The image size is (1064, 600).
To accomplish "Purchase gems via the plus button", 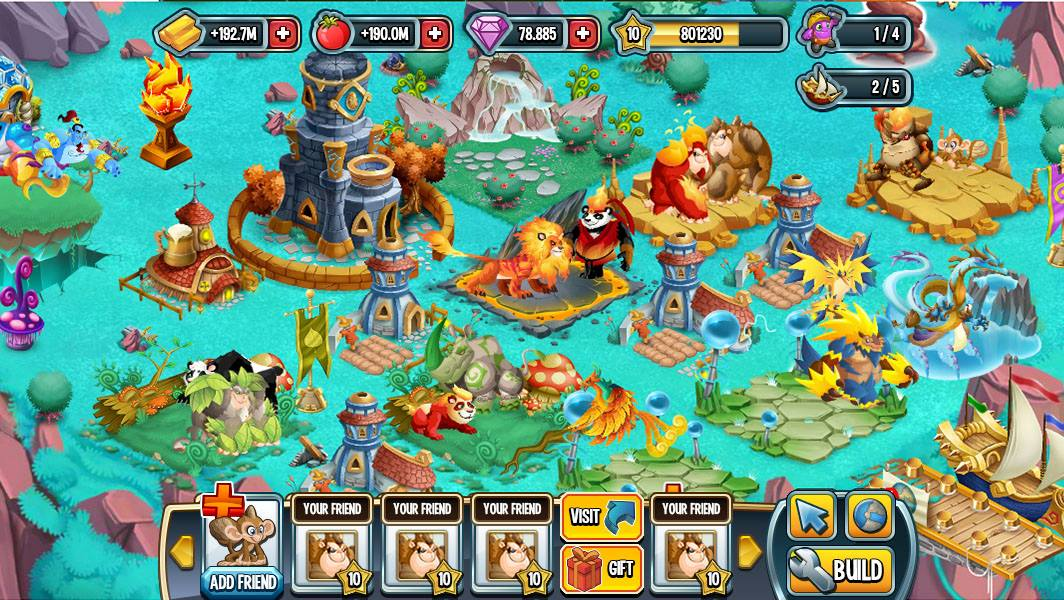I will [x=583, y=34].
